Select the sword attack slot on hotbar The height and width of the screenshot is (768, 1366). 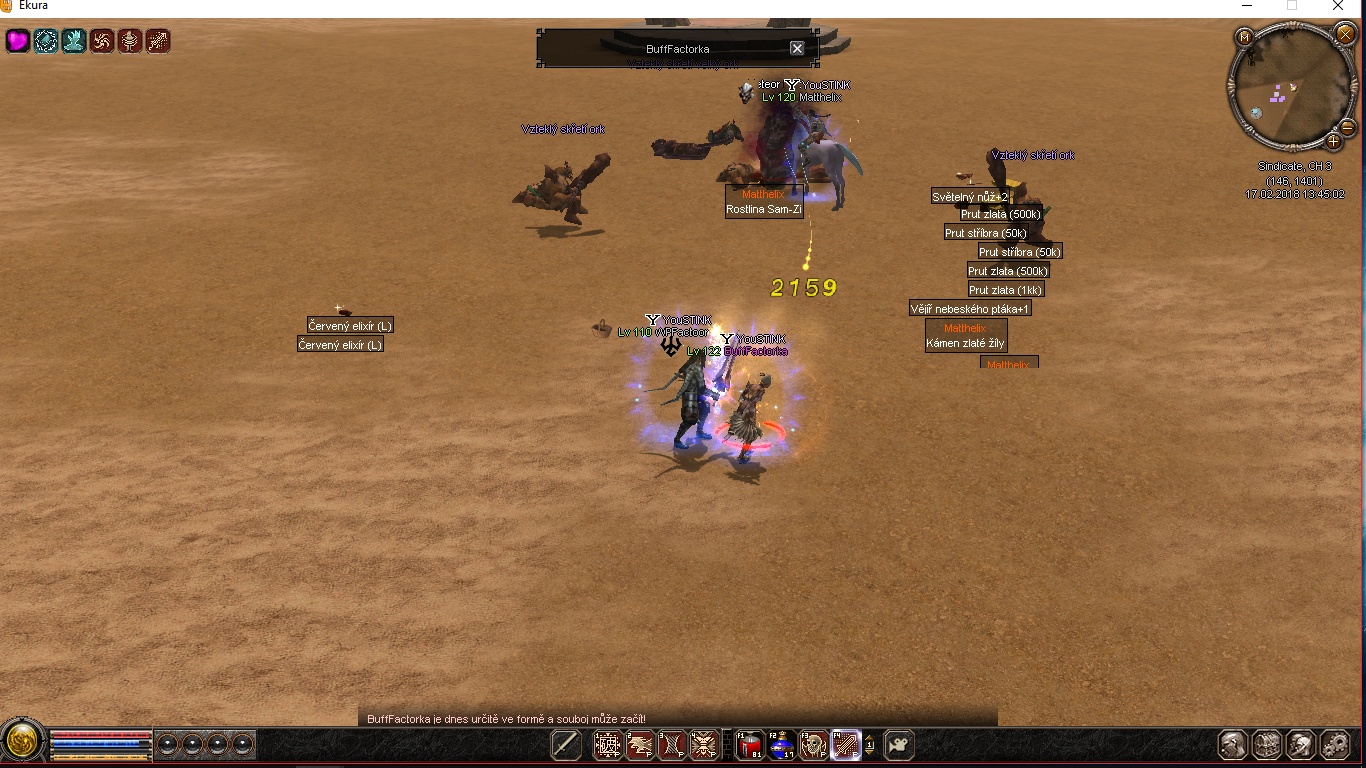click(x=566, y=745)
